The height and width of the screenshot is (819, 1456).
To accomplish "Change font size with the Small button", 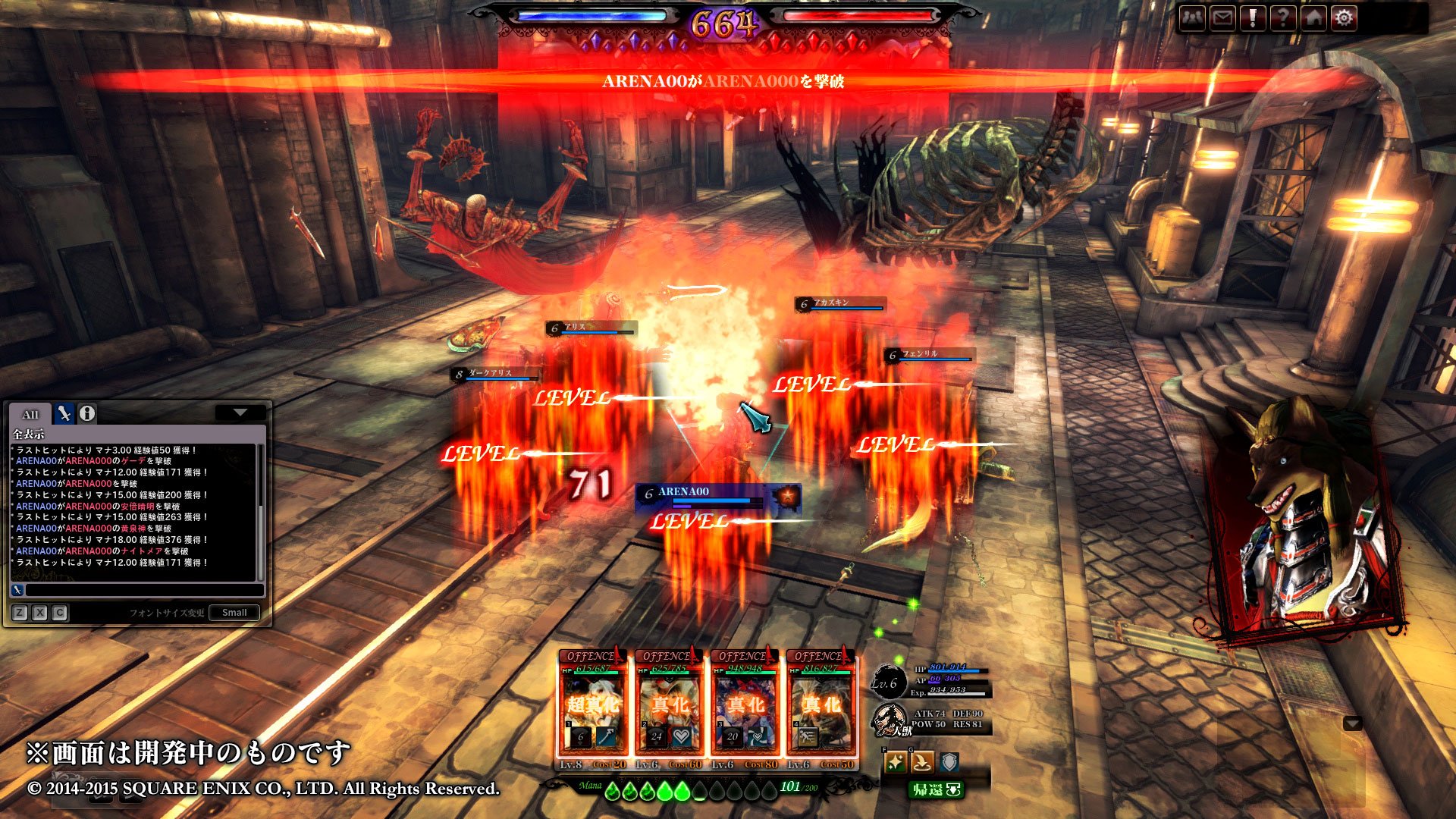I will 234,613.
